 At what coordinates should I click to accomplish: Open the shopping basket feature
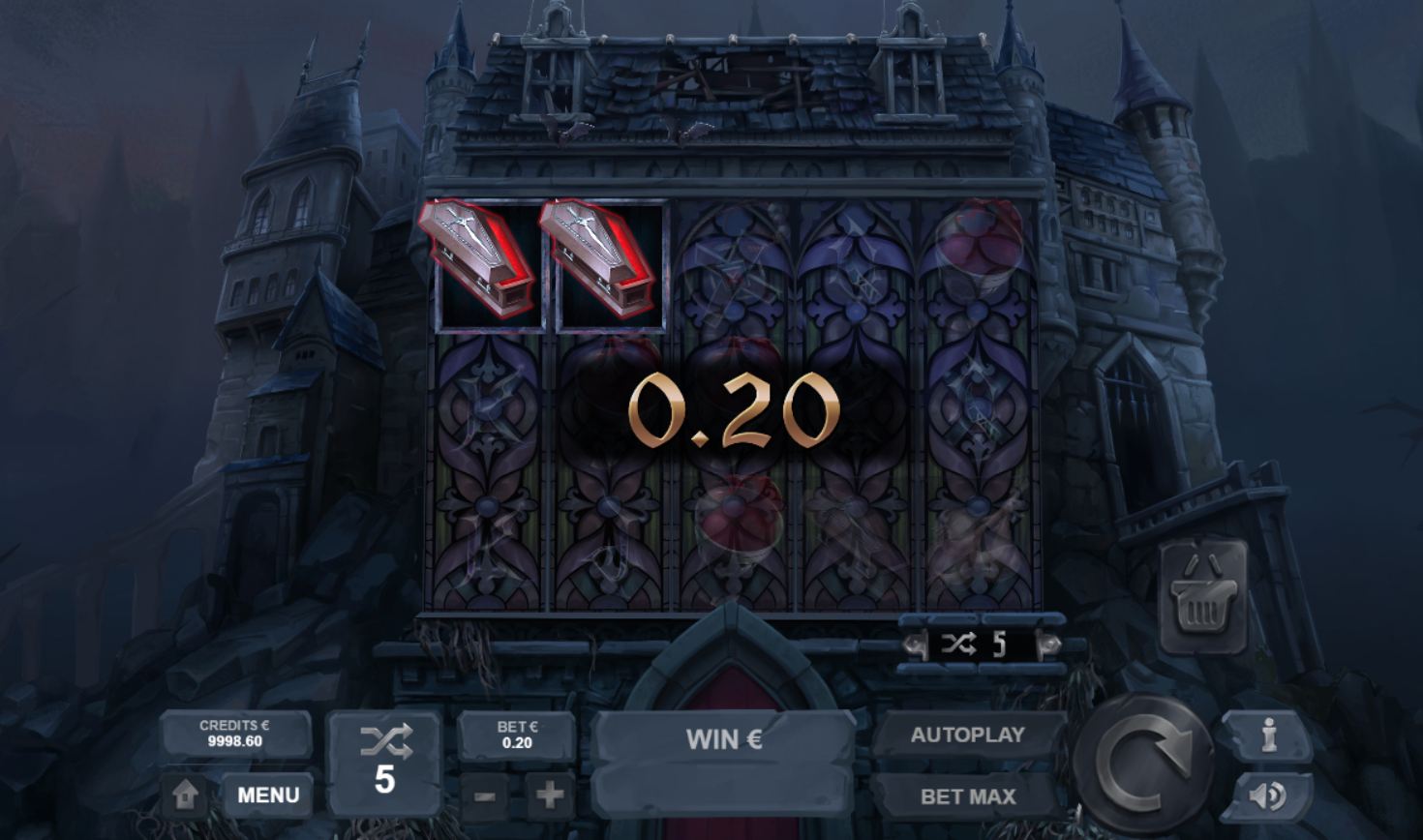pyautogui.click(x=1202, y=598)
